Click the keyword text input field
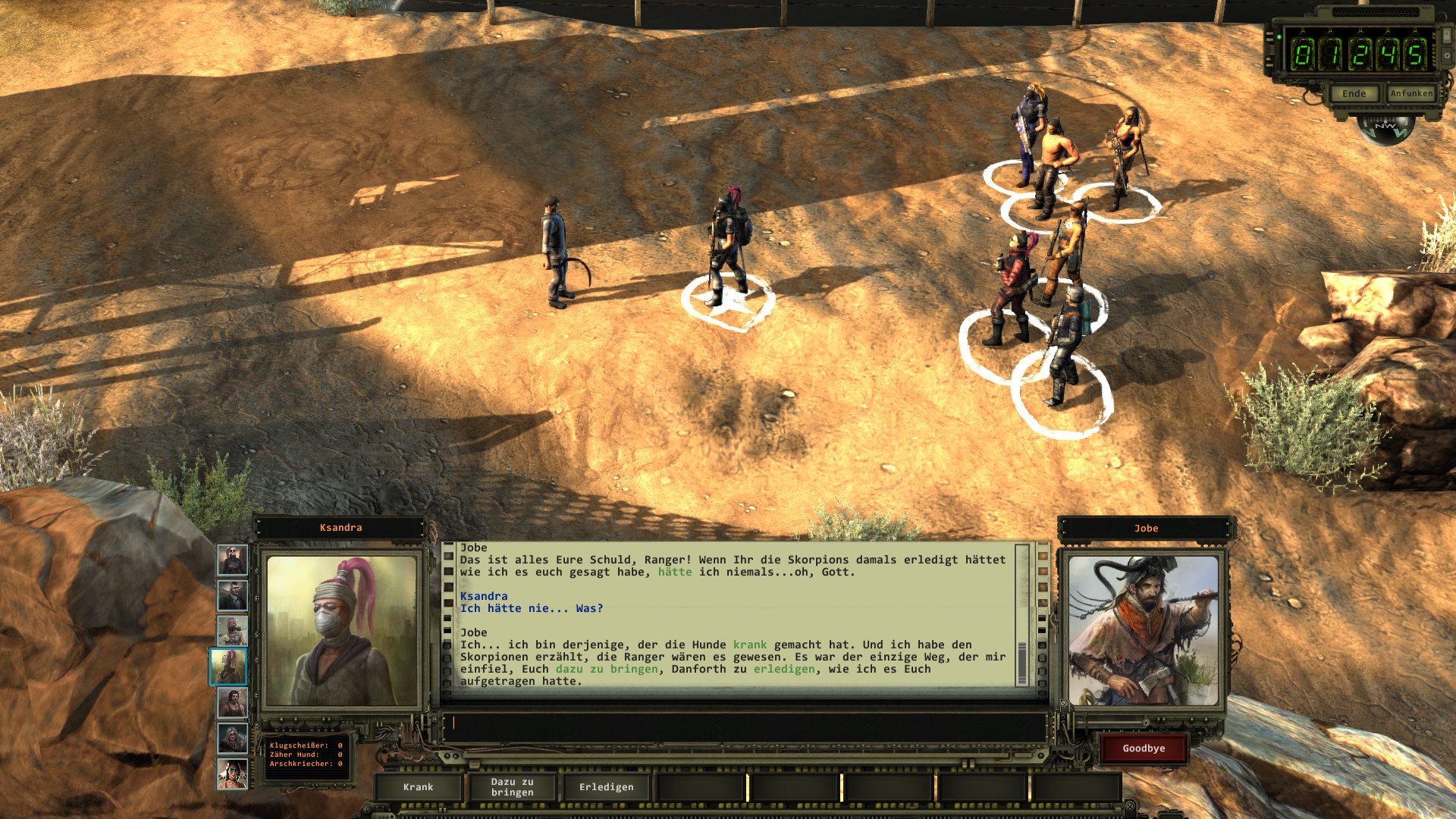 pos(745,723)
